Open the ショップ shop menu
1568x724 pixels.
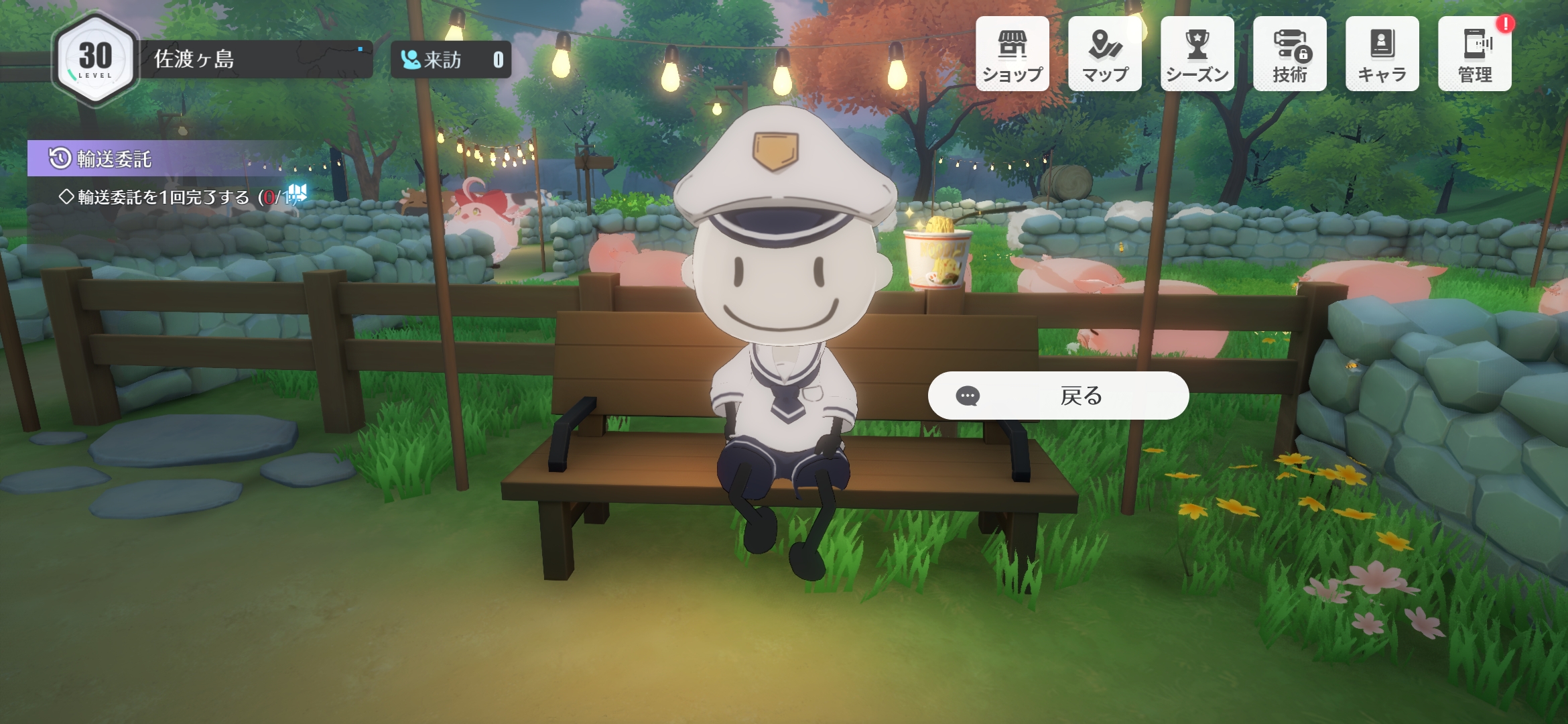tap(1012, 54)
